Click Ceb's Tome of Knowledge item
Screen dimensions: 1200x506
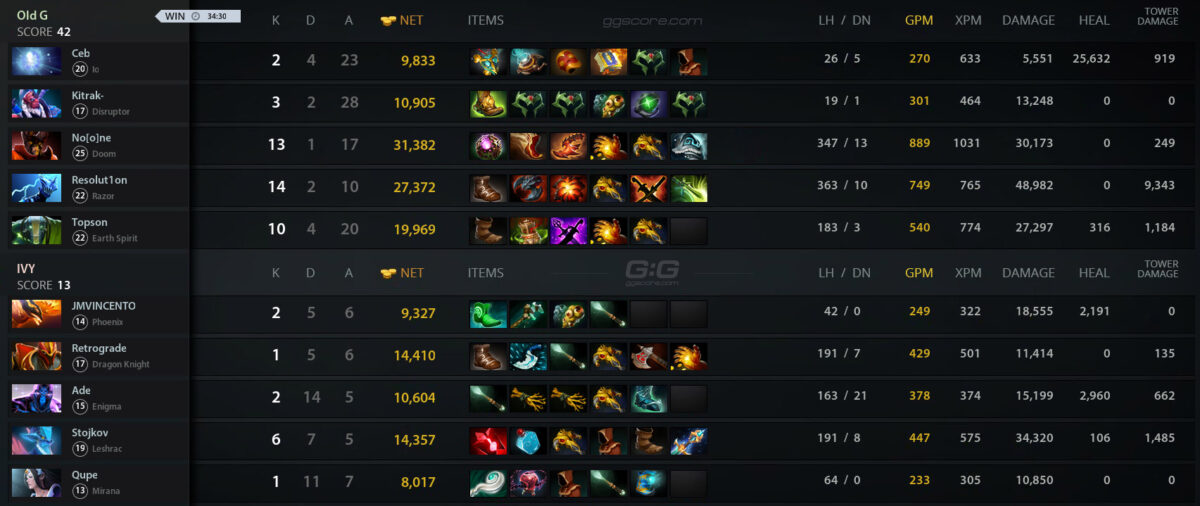point(608,62)
